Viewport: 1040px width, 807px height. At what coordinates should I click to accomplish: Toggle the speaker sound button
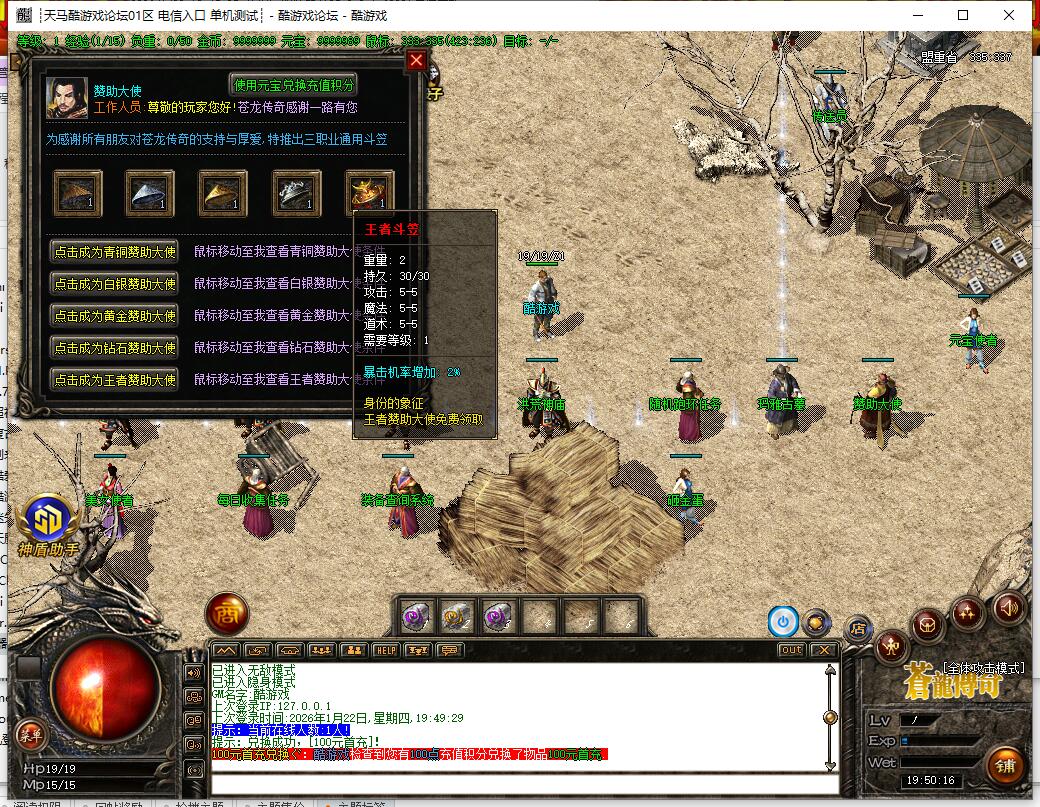(1009, 606)
